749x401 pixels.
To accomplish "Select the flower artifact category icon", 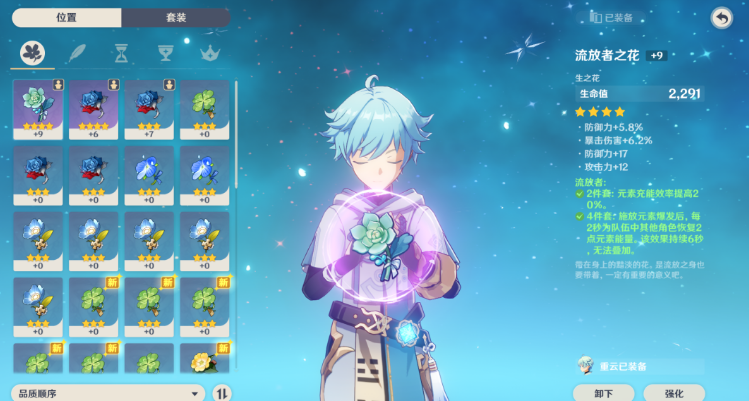I will coord(34,52).
